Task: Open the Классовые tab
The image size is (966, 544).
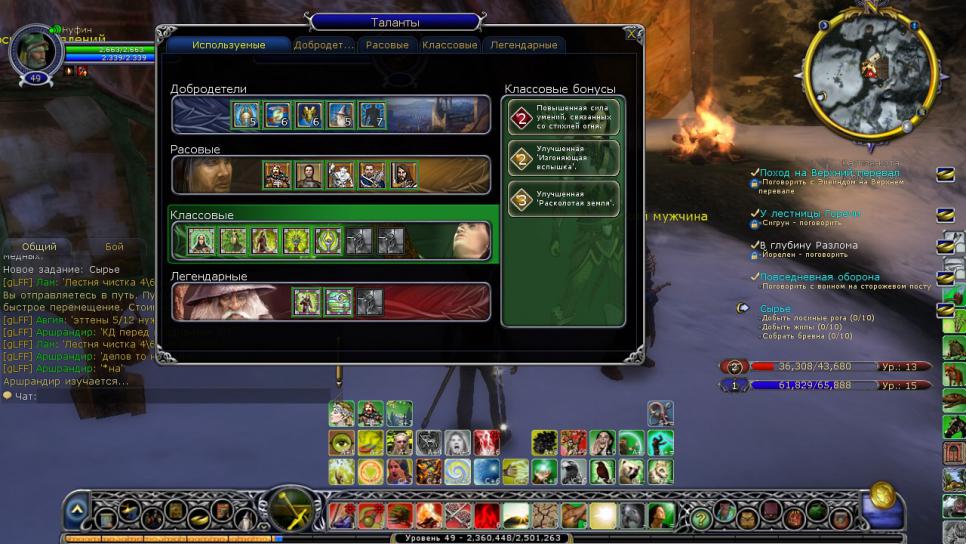Action: [x=449, y=46]
